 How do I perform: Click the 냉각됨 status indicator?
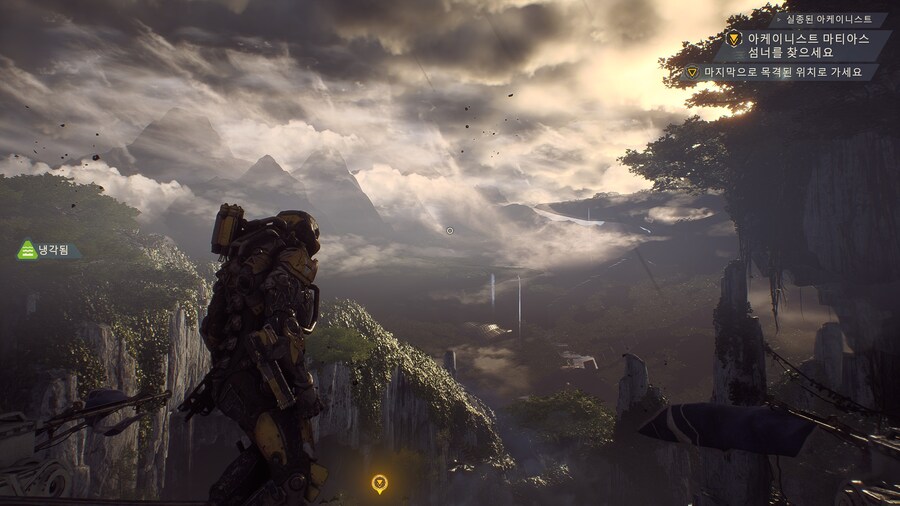point(48,251)
